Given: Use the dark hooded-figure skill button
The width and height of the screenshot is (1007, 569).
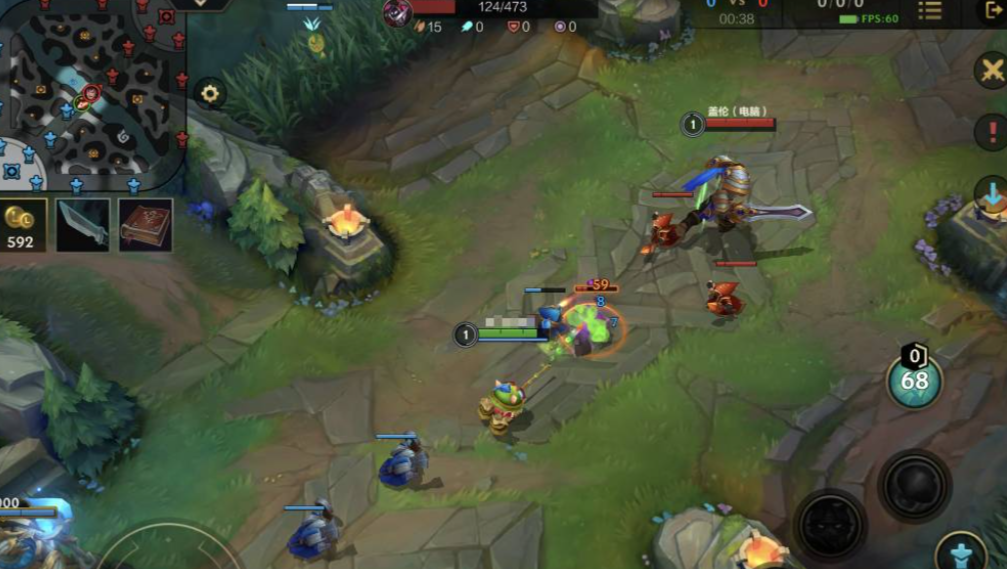Looking at the screenshot, I should (830, 524).
